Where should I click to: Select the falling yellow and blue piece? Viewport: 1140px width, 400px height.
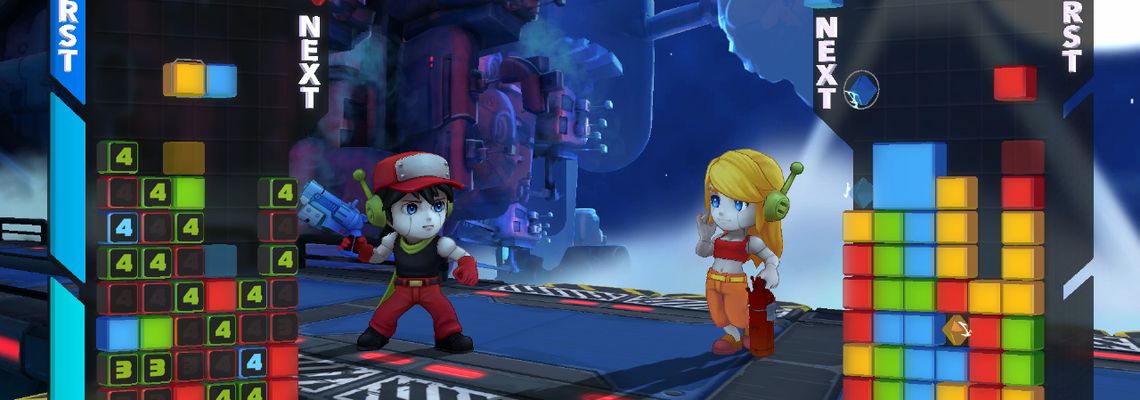[201, 80]
